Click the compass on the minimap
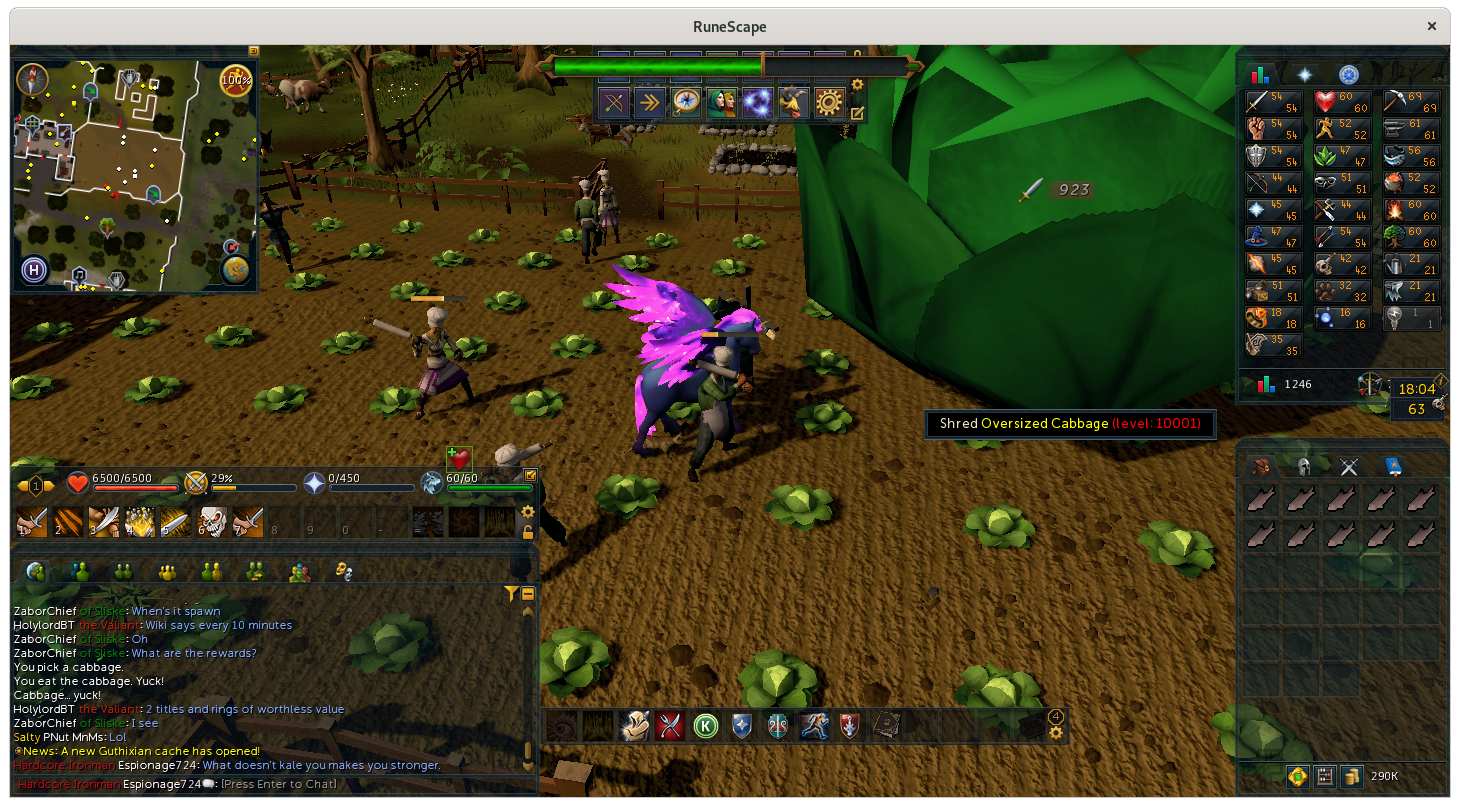This screenshot has height=807, width=1460. click(33, 79)
